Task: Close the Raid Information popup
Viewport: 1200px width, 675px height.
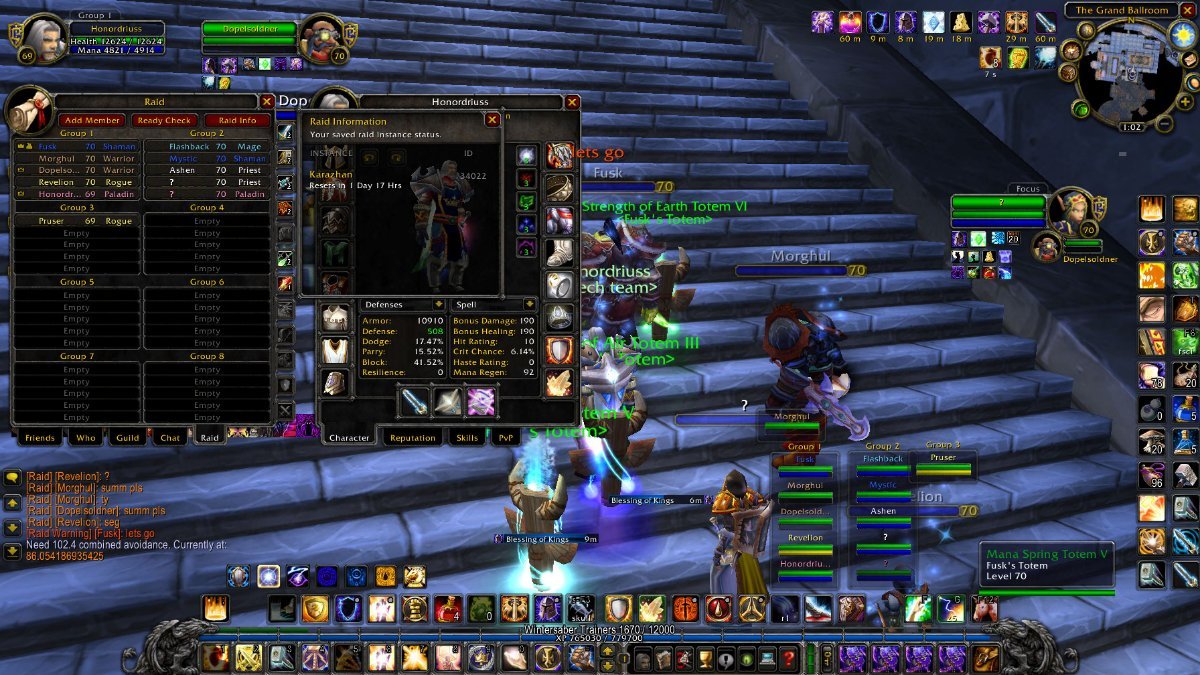Action: pyautogui.click(x=492, y=120)
